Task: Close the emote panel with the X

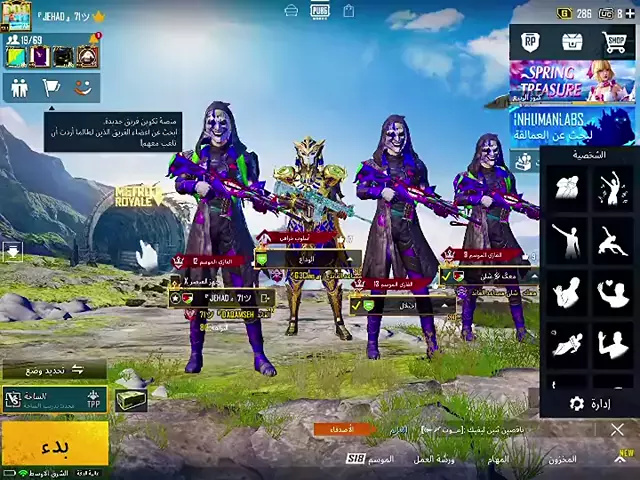Action: (x=617, y=430)
